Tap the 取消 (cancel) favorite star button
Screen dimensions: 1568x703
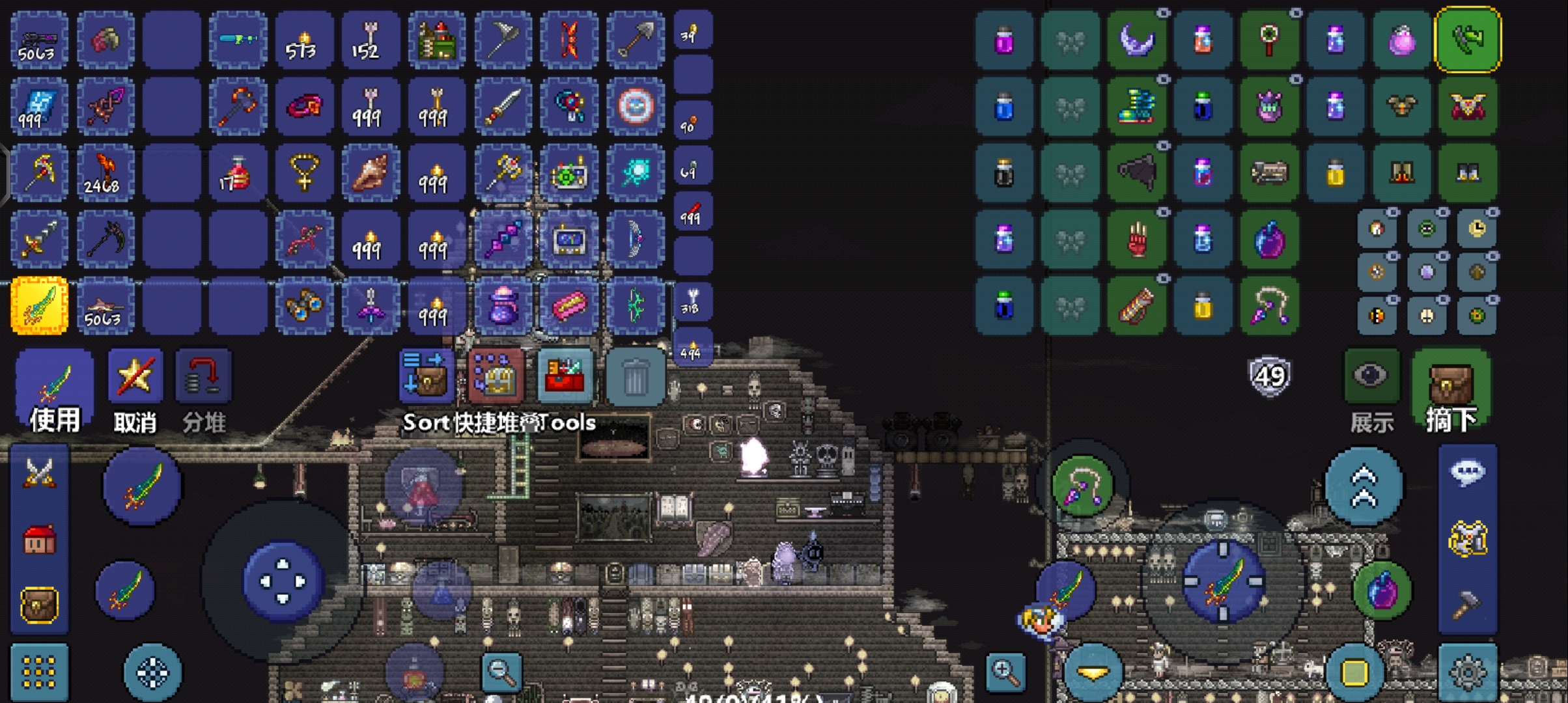(135, 390)
